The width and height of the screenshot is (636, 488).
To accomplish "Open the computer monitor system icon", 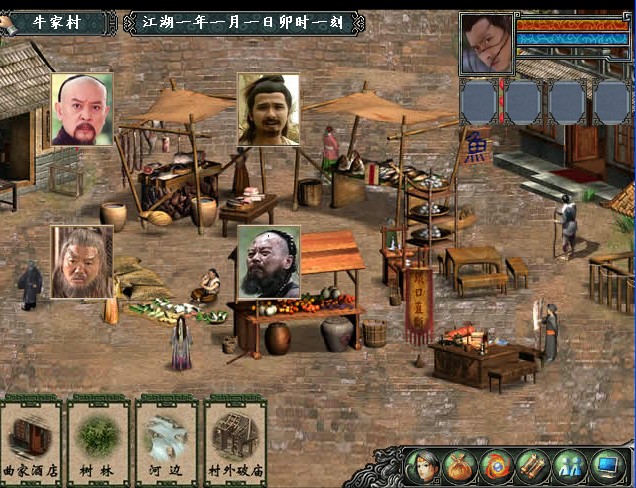I will point(608,466).
